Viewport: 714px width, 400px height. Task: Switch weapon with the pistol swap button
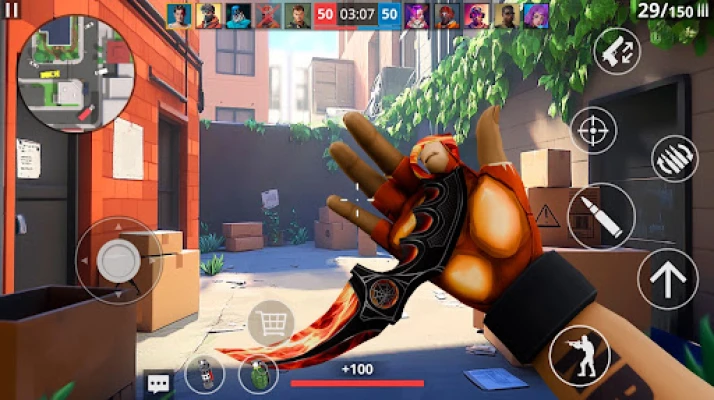click(x=617, y=50)
